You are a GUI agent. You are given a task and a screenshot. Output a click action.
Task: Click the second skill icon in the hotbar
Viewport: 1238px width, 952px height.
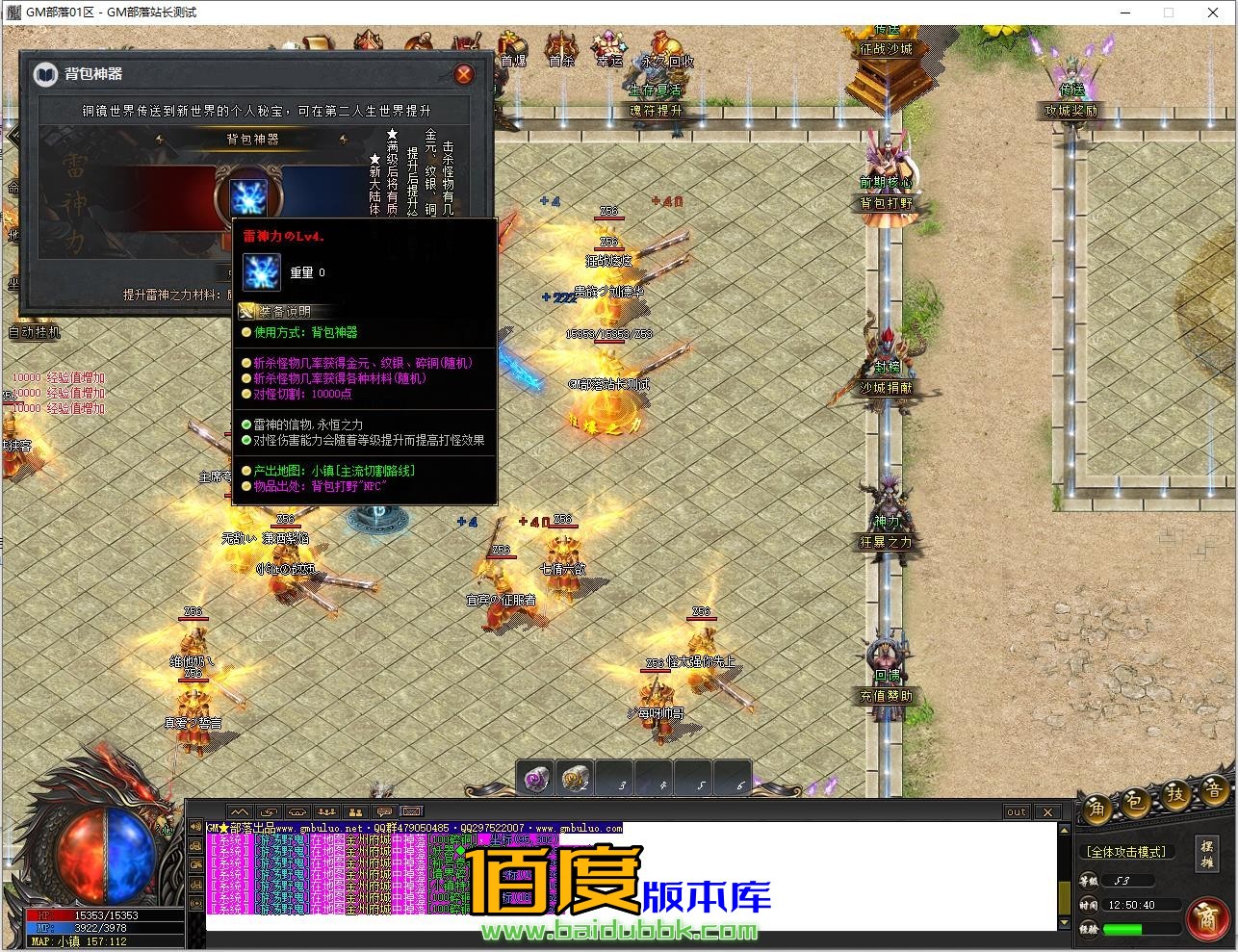[x=575, y=777]
